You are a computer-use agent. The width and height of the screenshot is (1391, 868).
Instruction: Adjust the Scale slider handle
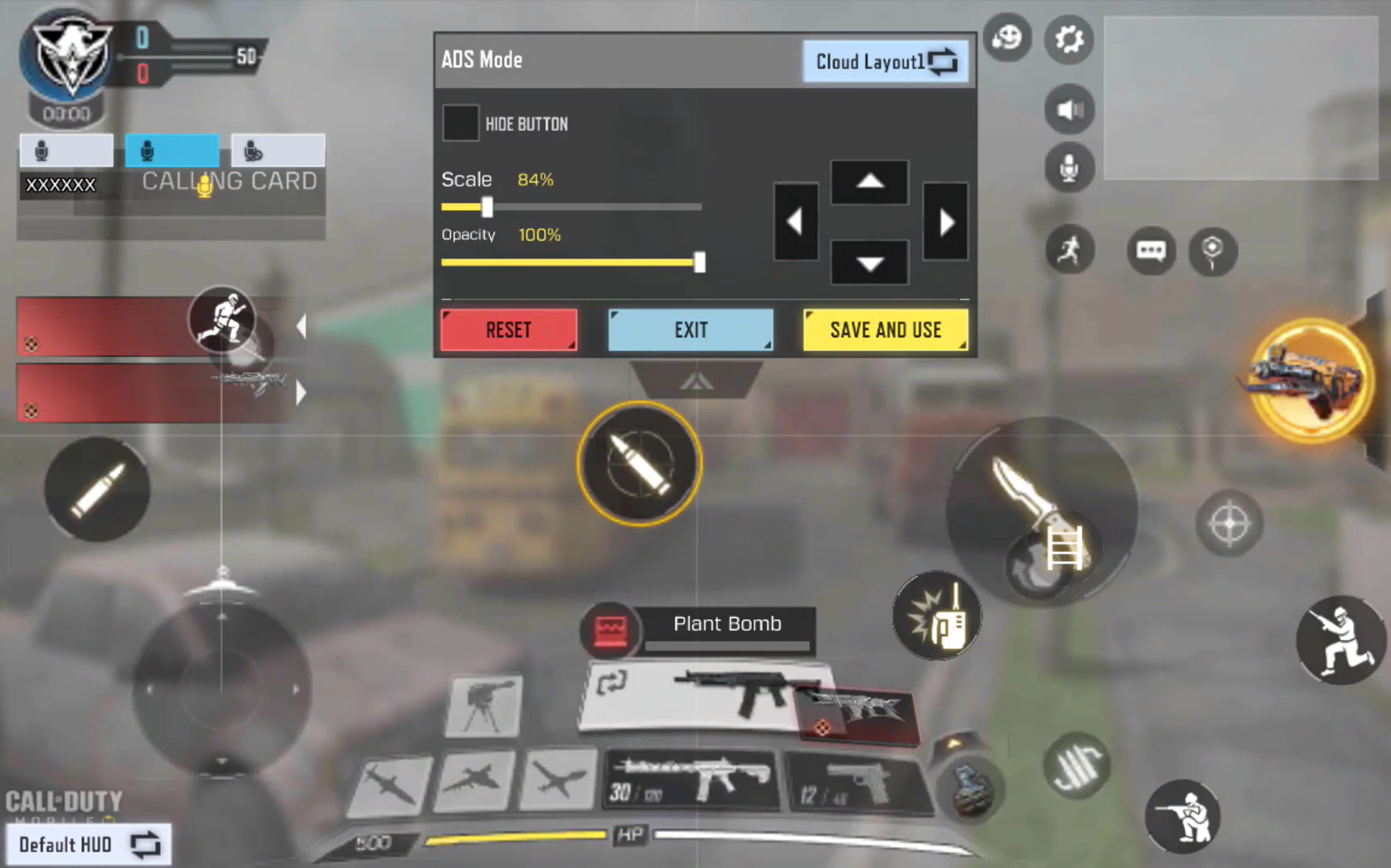tap(487, 207)
